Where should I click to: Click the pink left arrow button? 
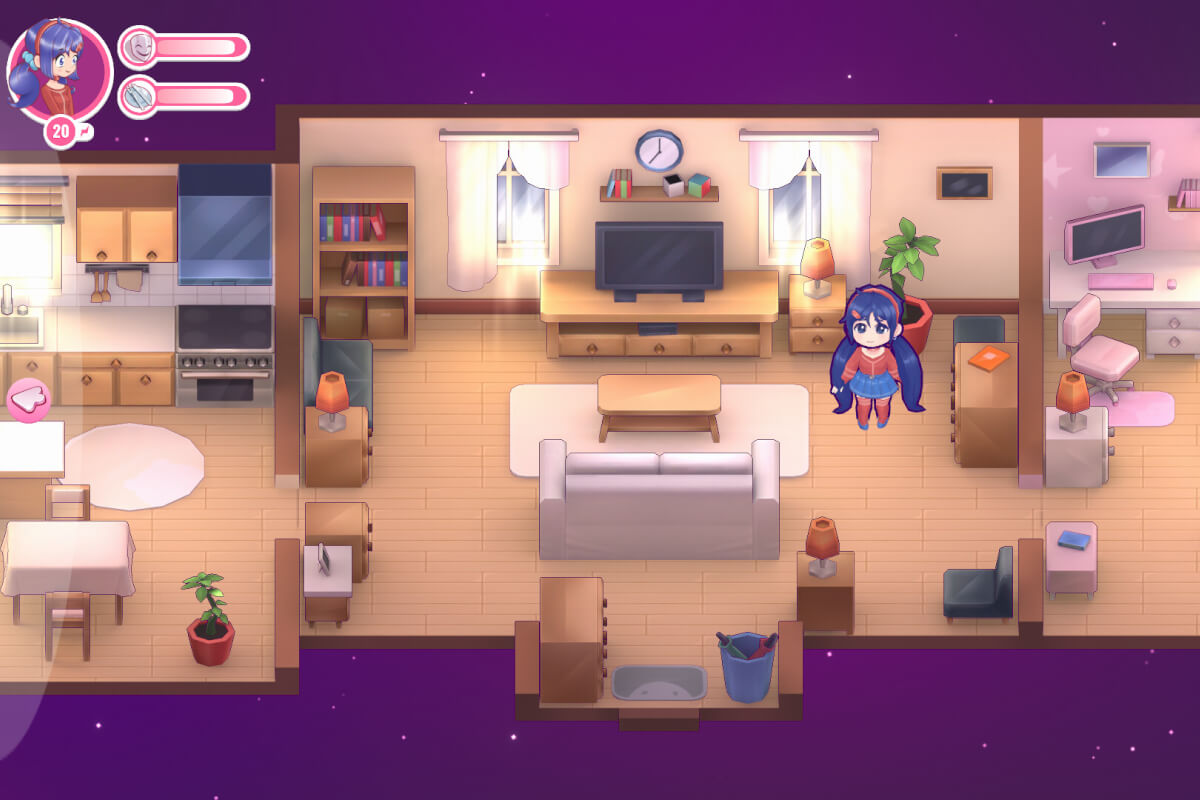(x=30, y=398)
